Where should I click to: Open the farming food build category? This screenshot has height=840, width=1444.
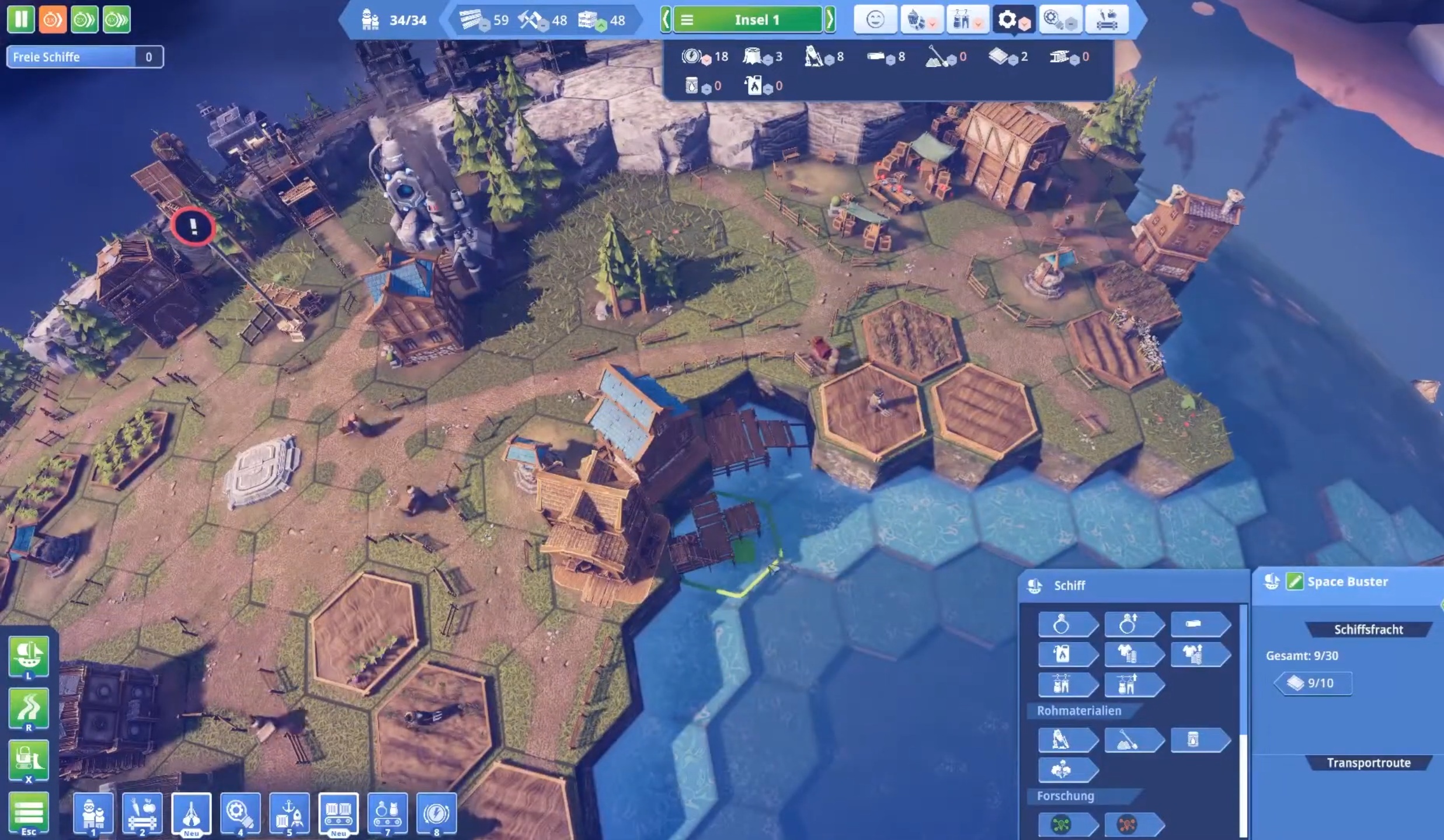(x=142, y=813)
